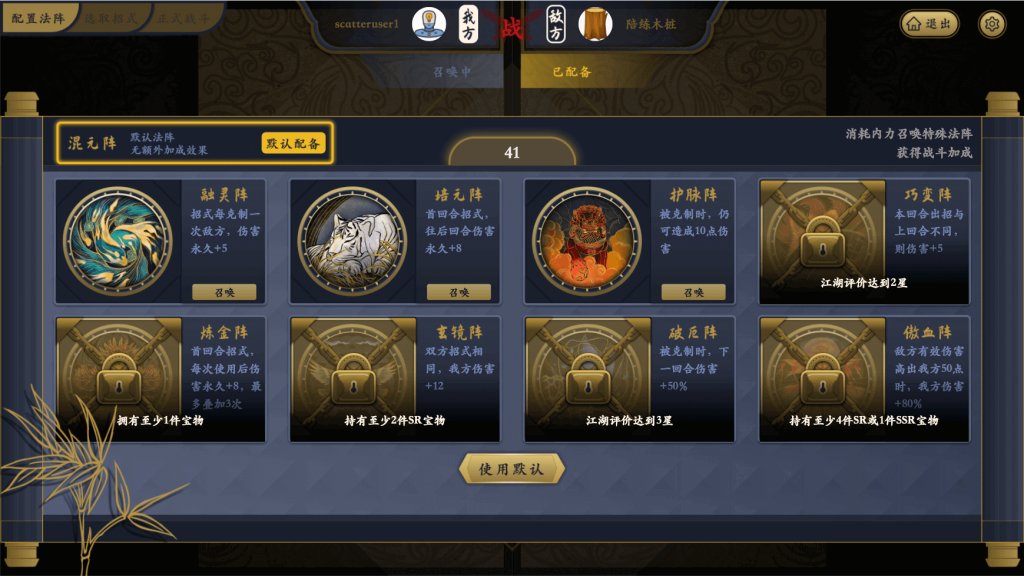The image size is (1024, 576).
Task: Click the locked 破厄阵 card
Action: click(629, 379)
